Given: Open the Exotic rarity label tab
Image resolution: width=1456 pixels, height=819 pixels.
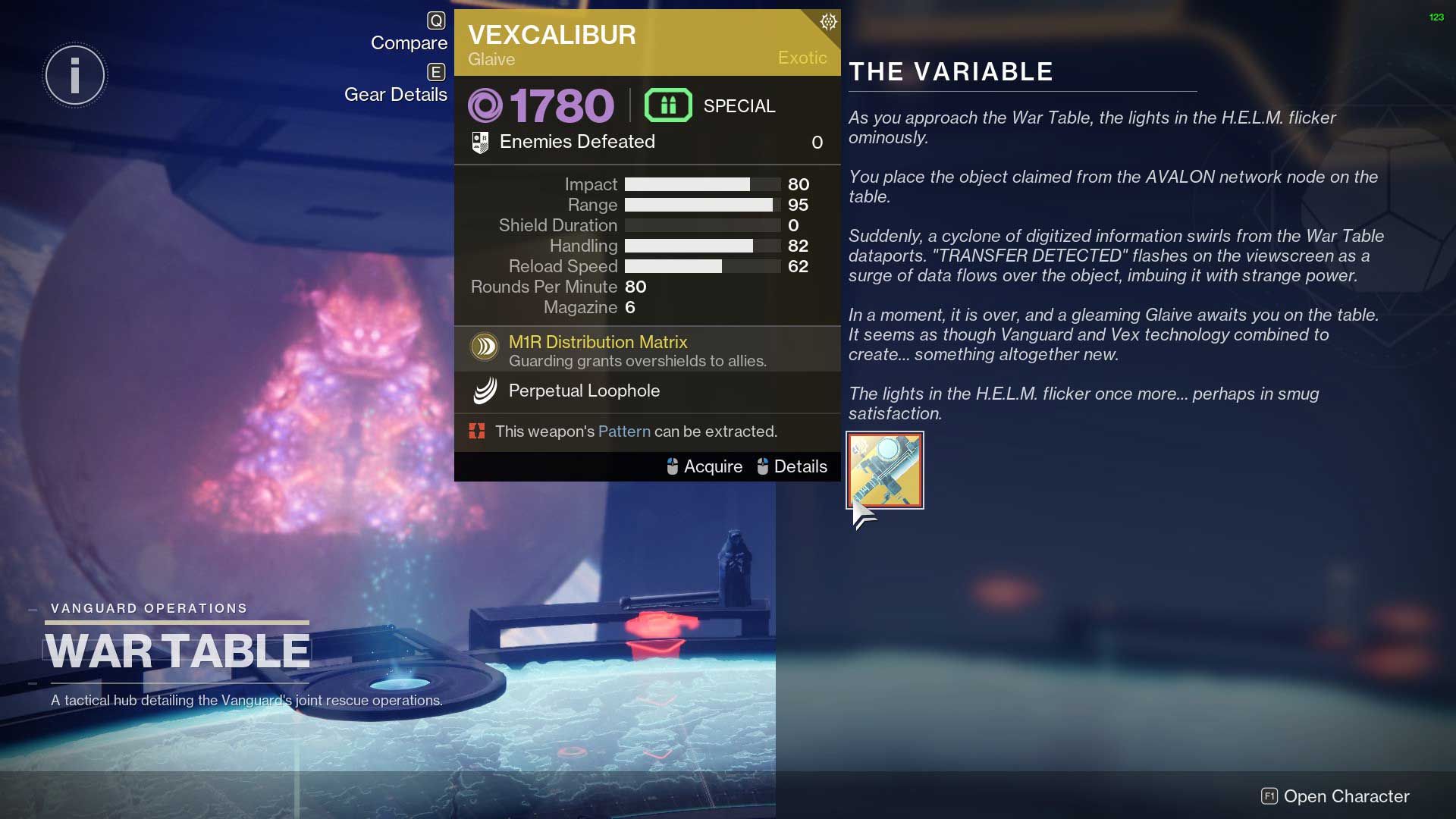Looking at the screenshot, I should [802, 58].
